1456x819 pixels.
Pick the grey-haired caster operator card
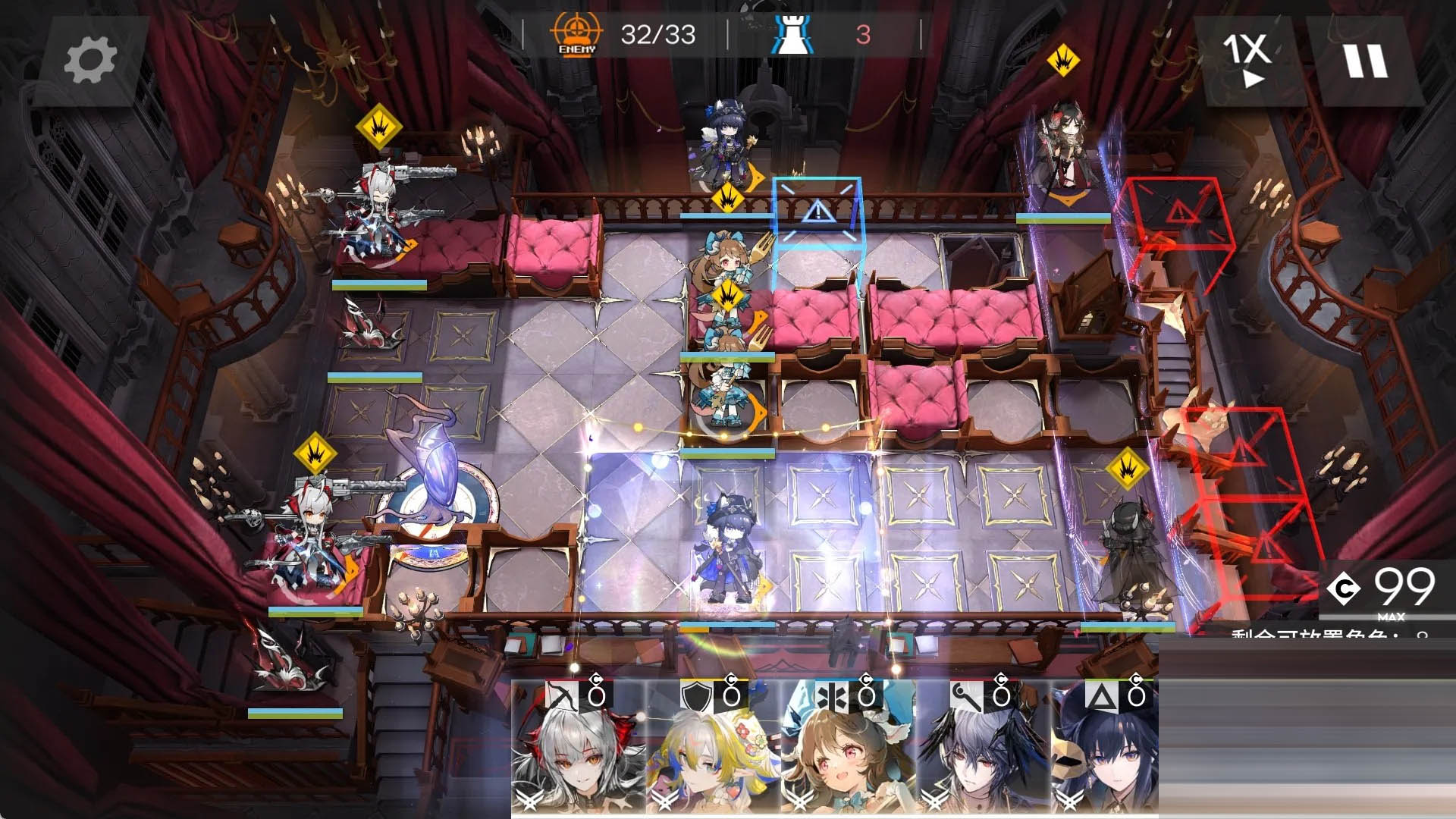click(x=983, y=747)
